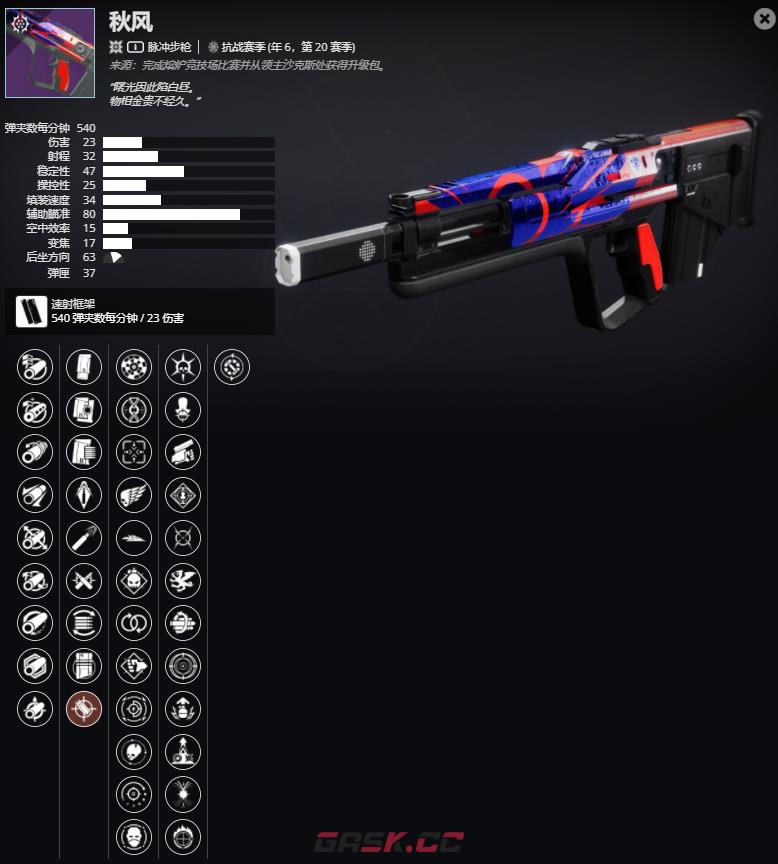The height and width of the screenshot is (864, 778).
Task: Select the skull in diamond perk icon
Action: [134, 581]
